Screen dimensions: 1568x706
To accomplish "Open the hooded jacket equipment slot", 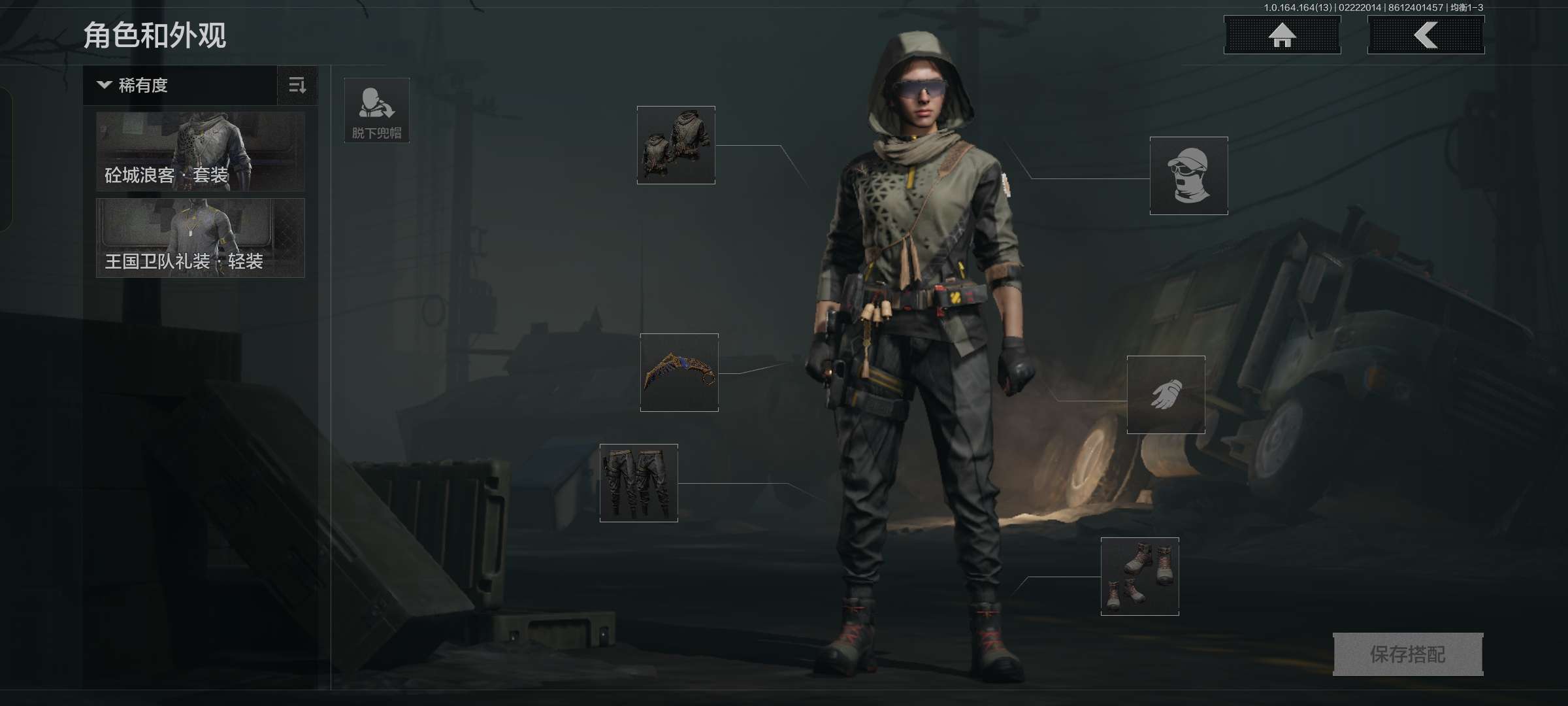I will click(x=676, y=145).
